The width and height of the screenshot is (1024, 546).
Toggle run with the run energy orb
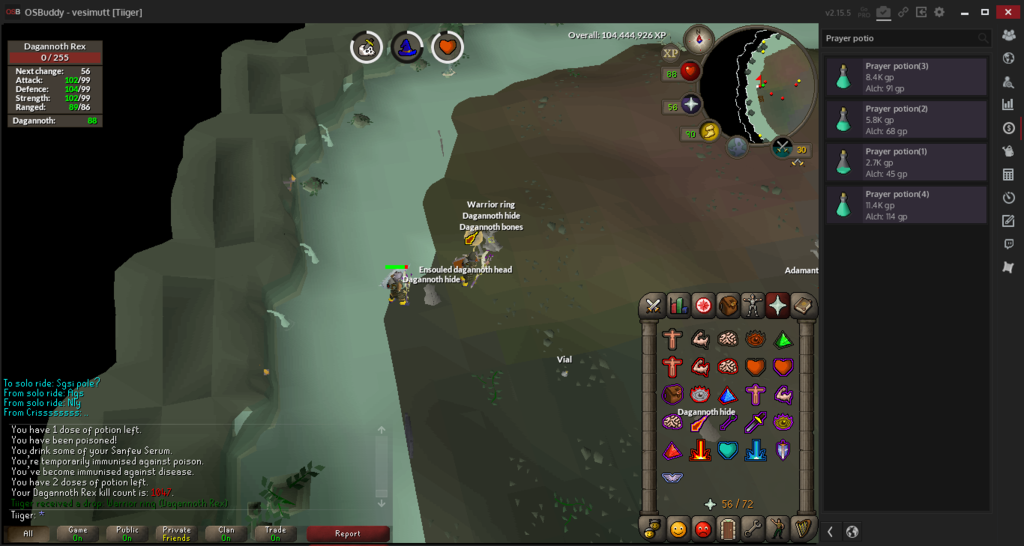pos(709,132)
